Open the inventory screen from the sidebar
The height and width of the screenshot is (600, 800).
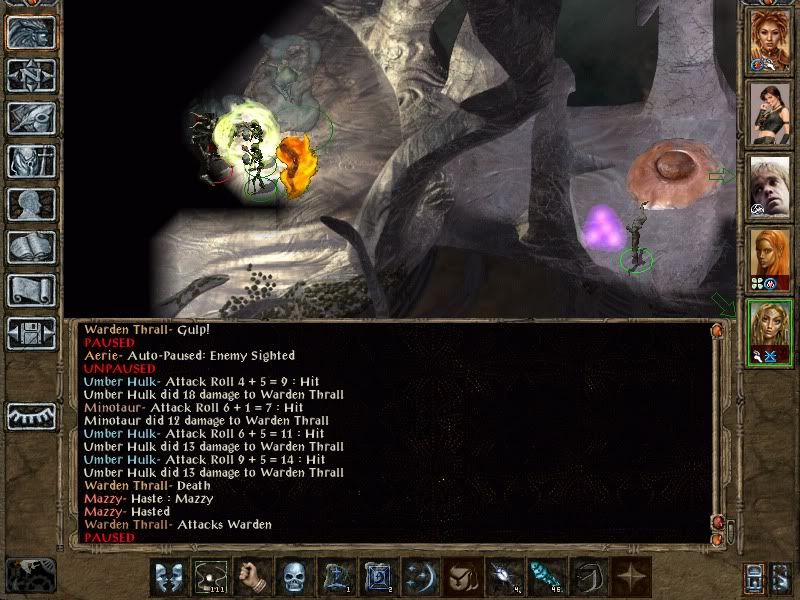(x=31, y=161)
